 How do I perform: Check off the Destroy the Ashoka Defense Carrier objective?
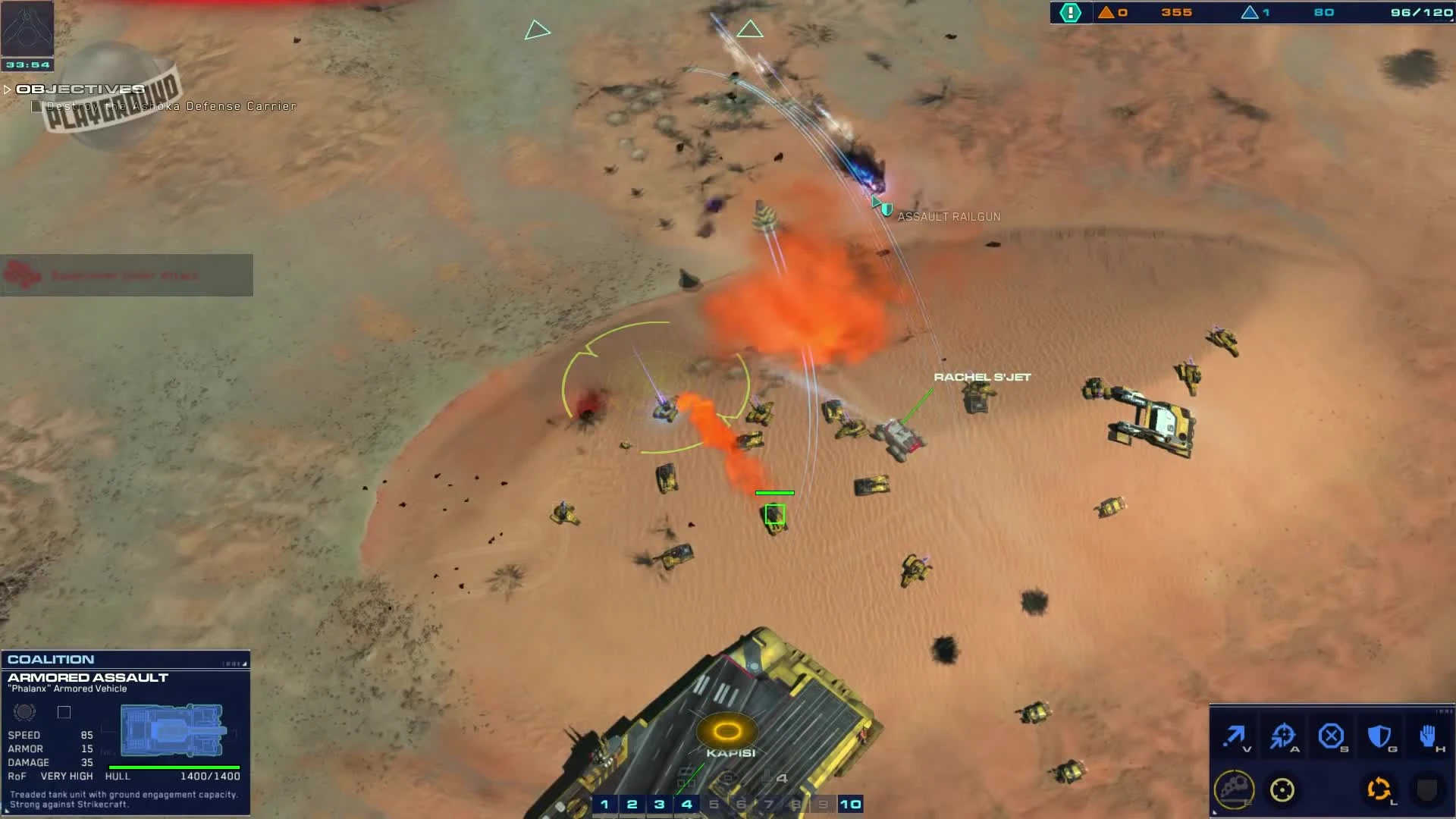(x=37, y=106)
